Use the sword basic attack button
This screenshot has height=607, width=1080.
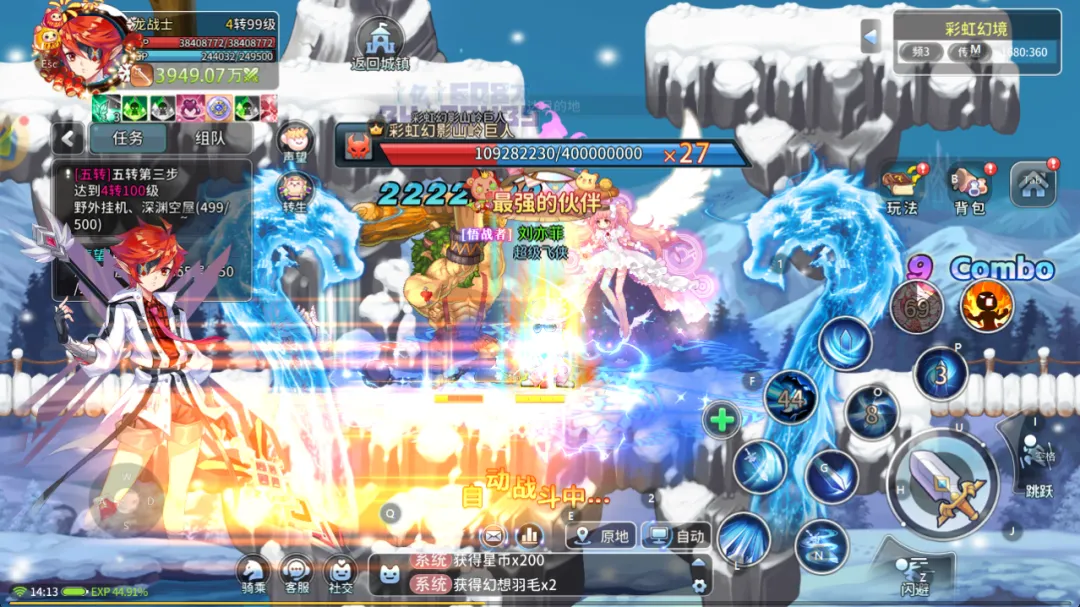click(x=943, y=485)
